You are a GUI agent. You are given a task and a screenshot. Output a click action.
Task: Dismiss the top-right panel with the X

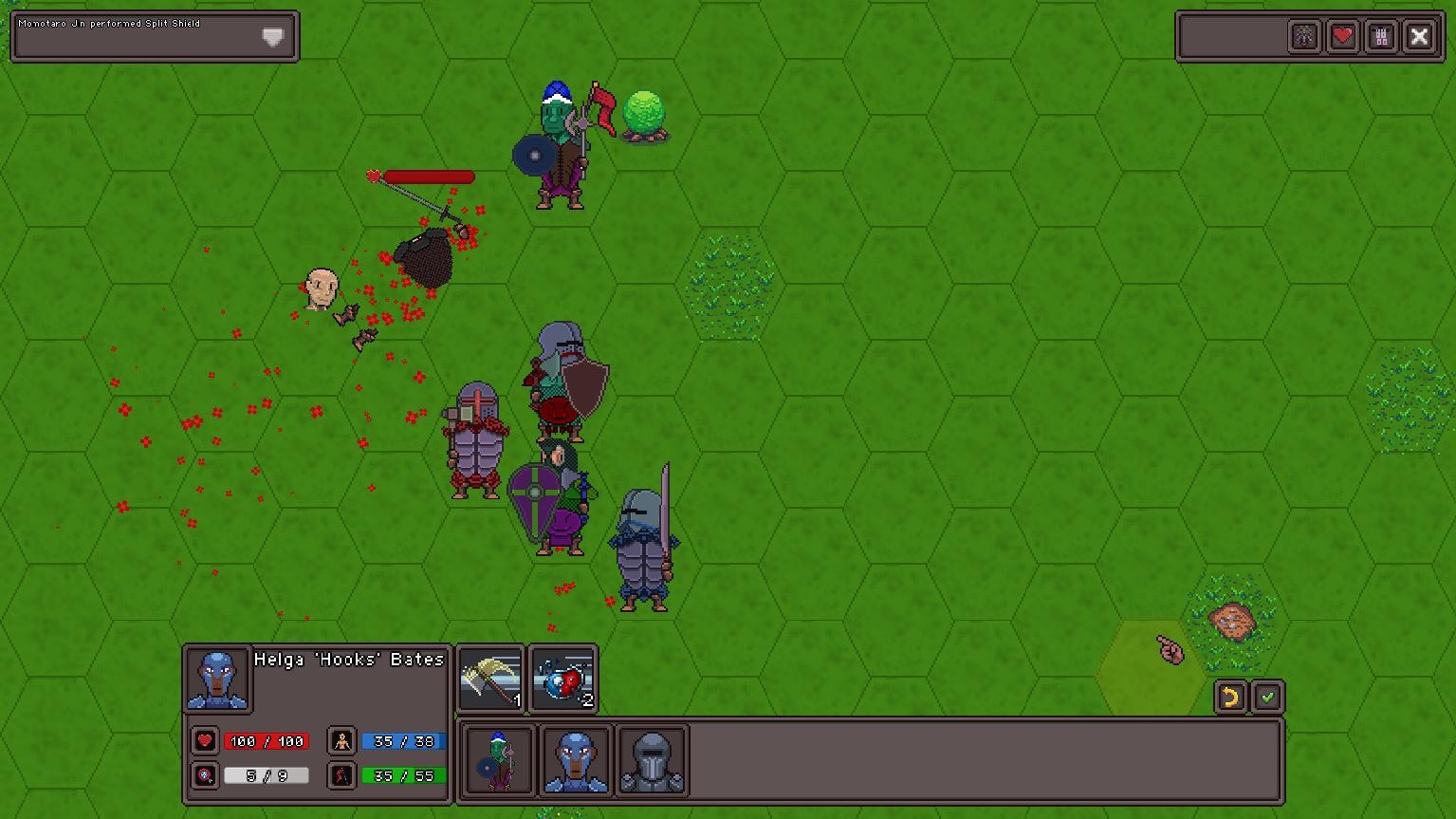tap(1420, 36)
